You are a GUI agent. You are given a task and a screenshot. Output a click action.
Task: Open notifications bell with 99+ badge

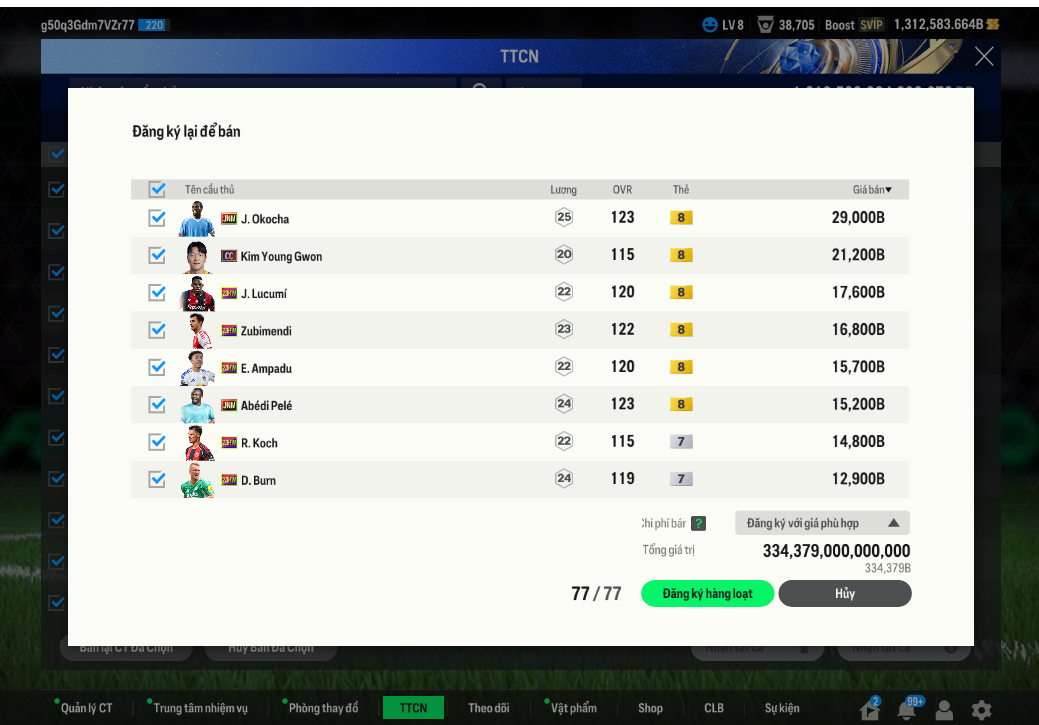[907, 710]
